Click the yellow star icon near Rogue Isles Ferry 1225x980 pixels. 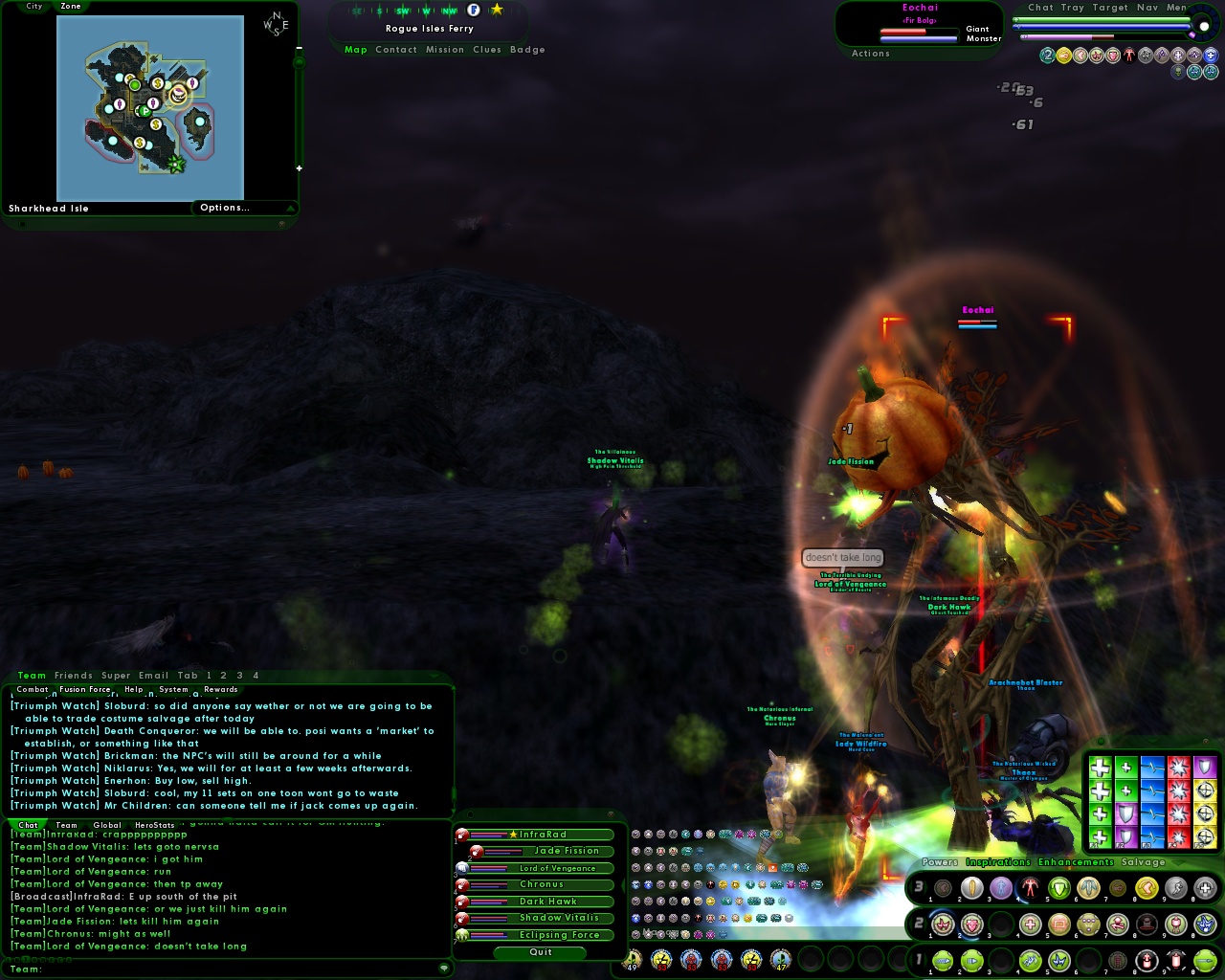(x=497, y=11)
